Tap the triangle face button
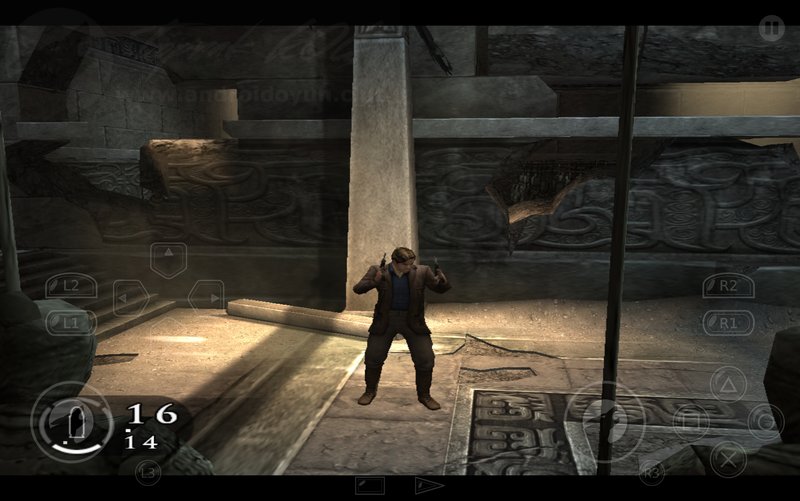Screen dimensions: 800x501 point(728,384)
